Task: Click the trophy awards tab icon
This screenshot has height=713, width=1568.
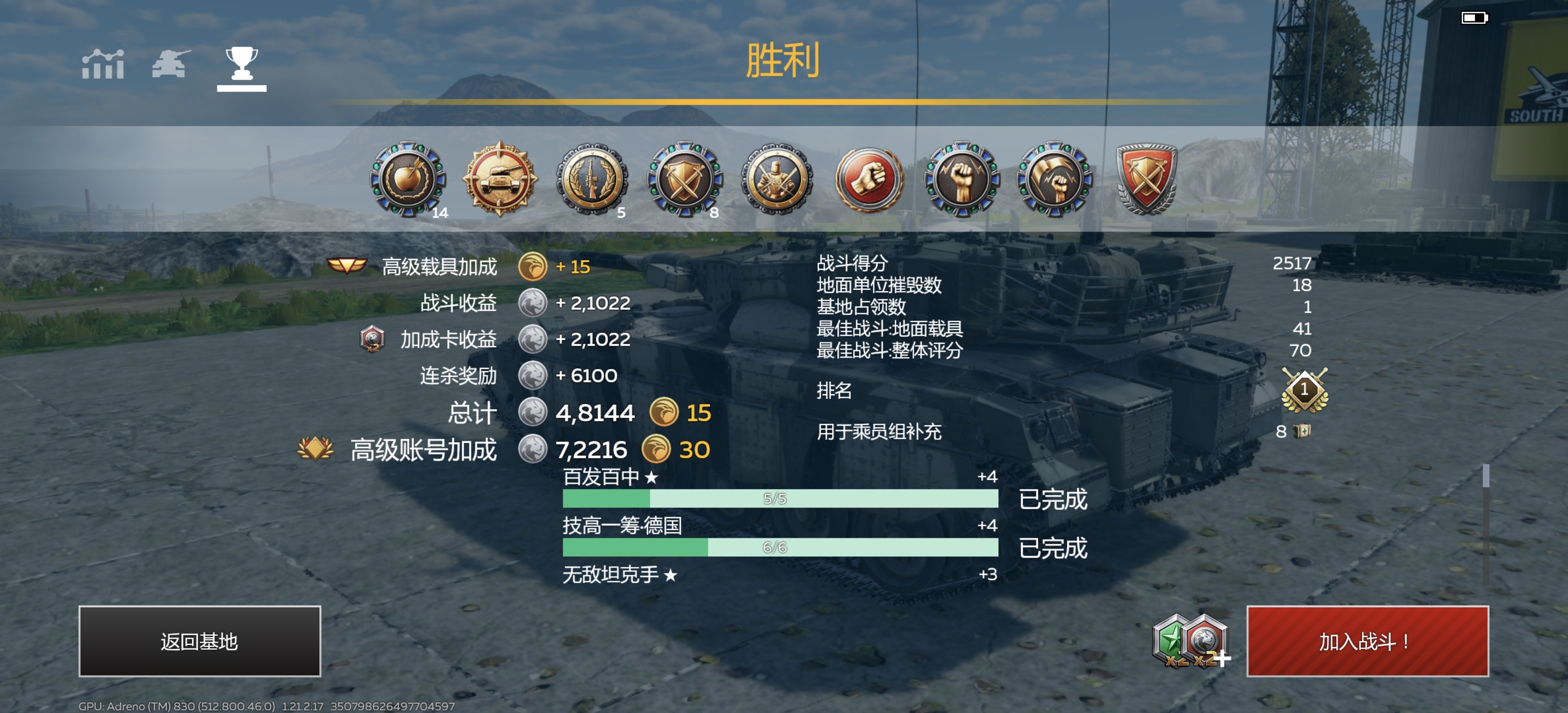Action: pyautogui.click(x=242, y=64)
